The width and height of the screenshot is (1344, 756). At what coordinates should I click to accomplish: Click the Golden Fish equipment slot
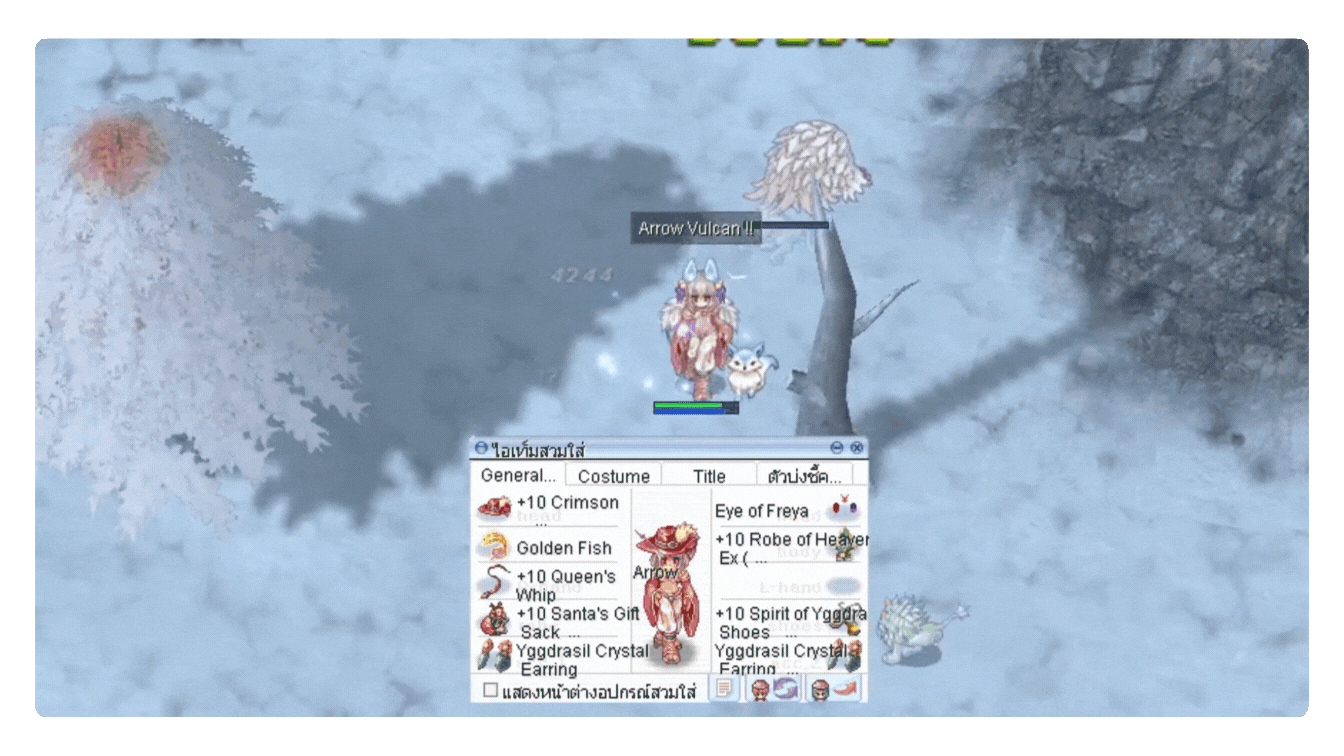(548, 547)
